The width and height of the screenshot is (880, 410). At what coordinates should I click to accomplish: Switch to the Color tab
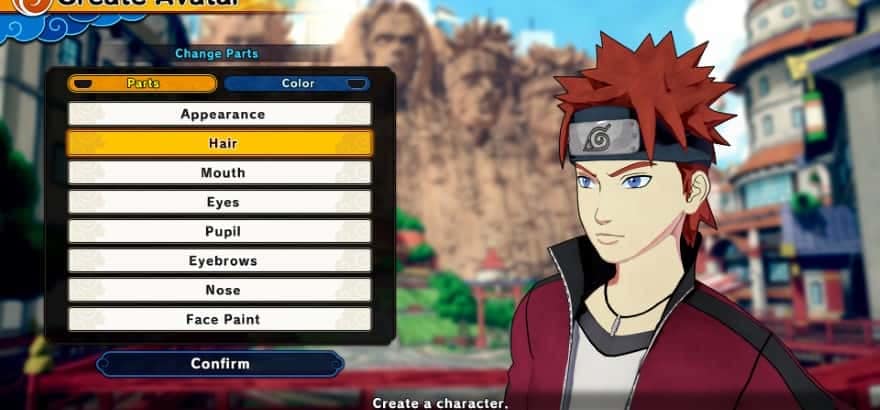coord(297,84)
